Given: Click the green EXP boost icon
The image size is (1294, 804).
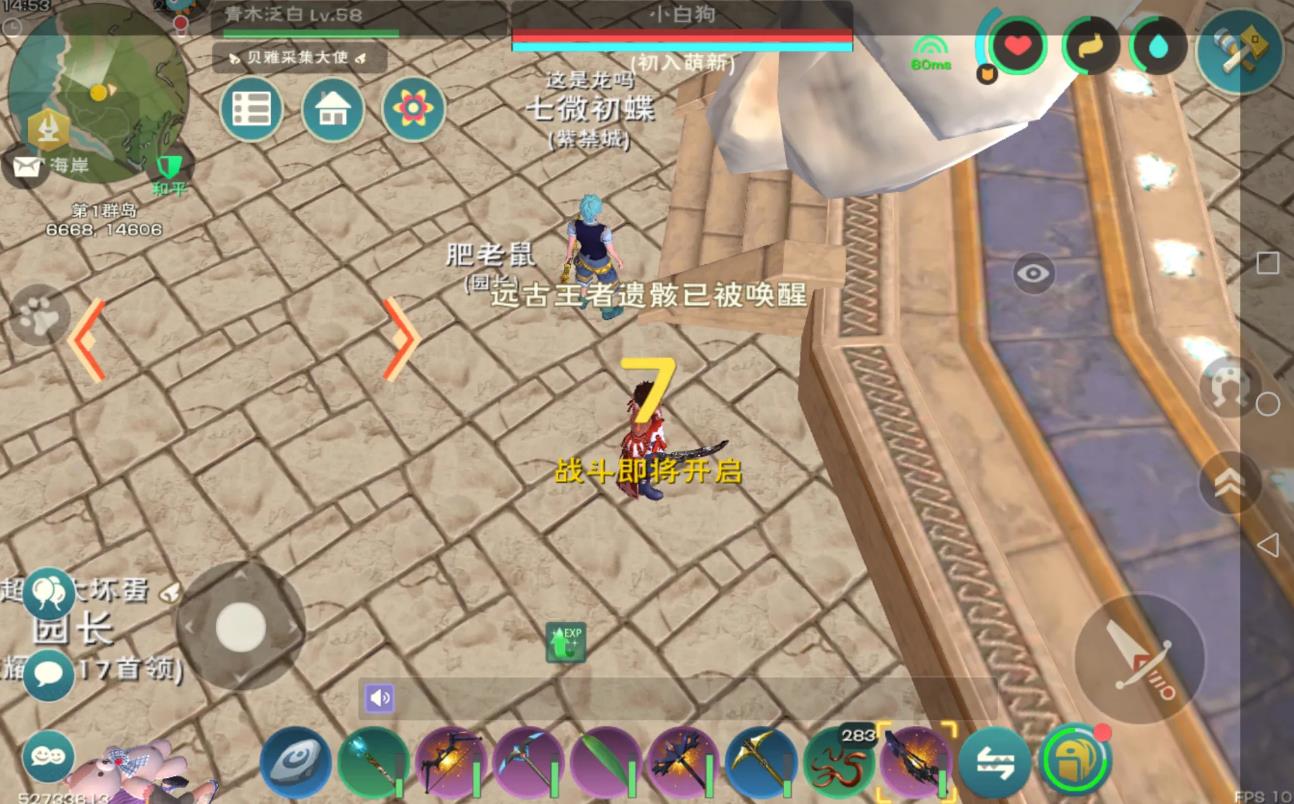Looking at the screenshot, I should pos(566,642).
